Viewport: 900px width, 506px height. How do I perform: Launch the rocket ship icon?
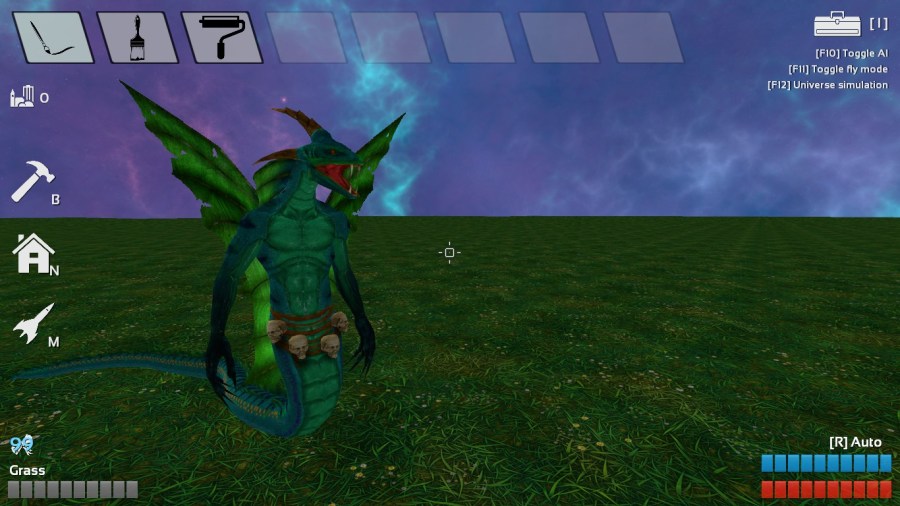point(32,324)
